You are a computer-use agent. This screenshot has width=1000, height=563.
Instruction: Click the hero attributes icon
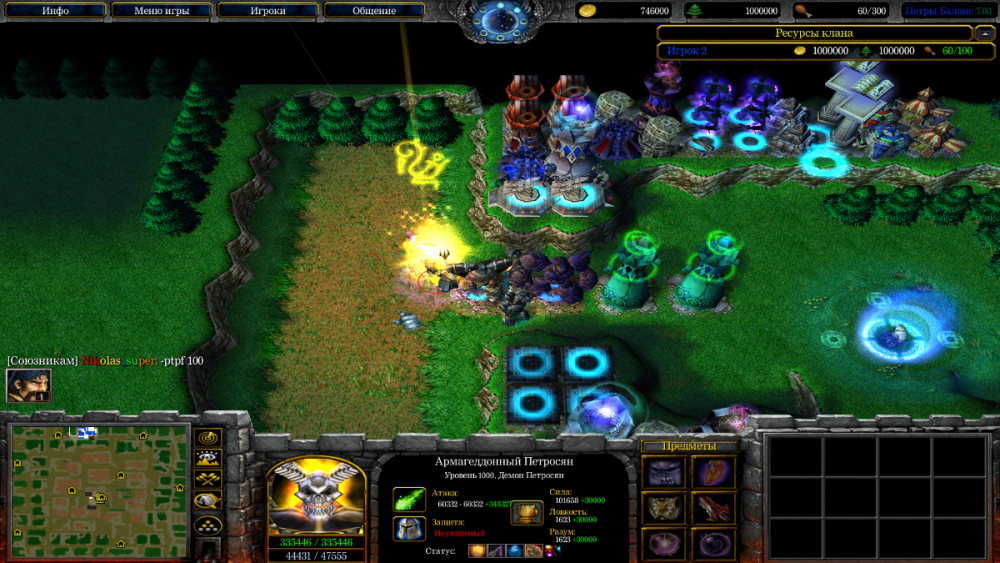(x=527, y=513)
